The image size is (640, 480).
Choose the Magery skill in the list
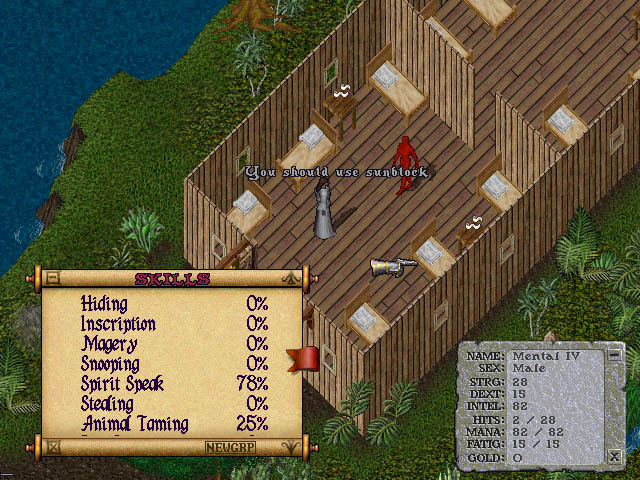(x=105, y=344)
